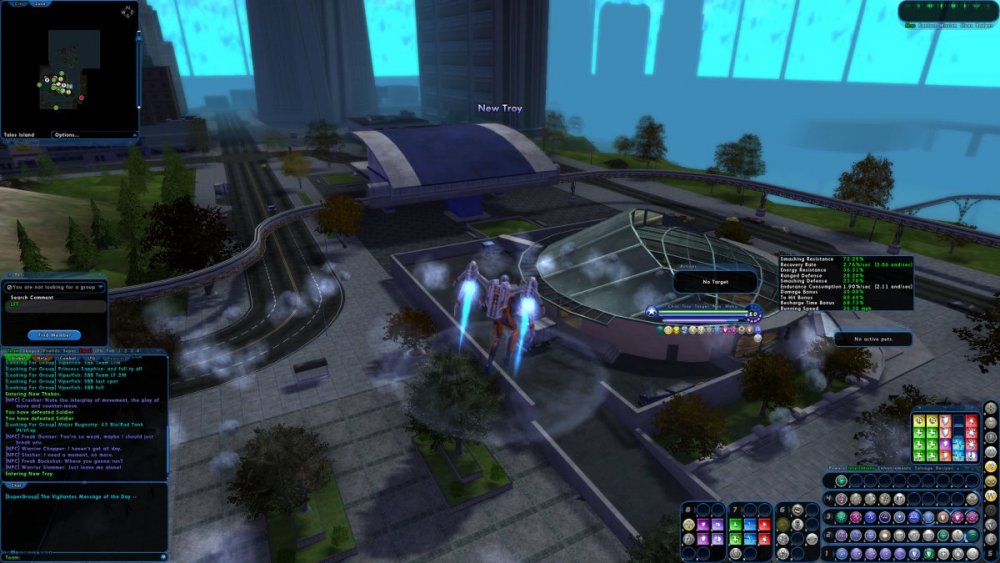Click the first purple power in tray 8
1000x563 pixels.
tap(703, 523)
